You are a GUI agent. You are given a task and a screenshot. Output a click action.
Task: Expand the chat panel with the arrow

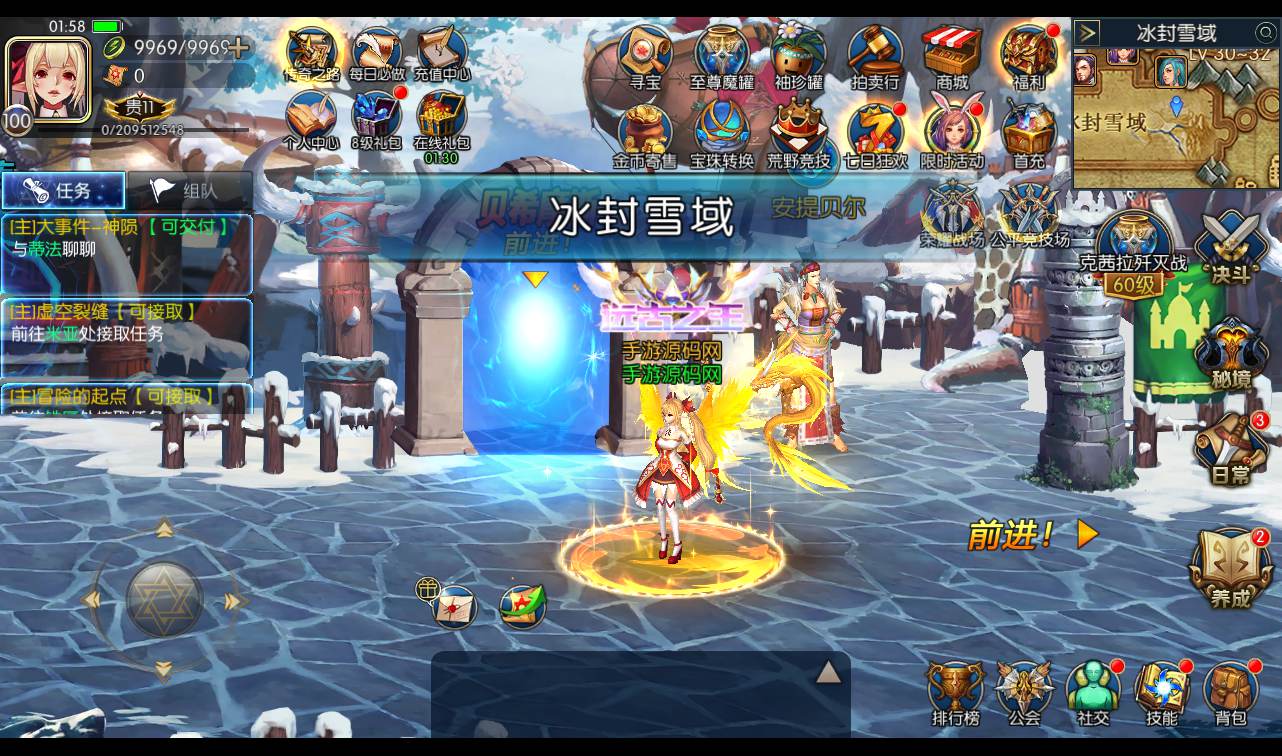(828, 672)
